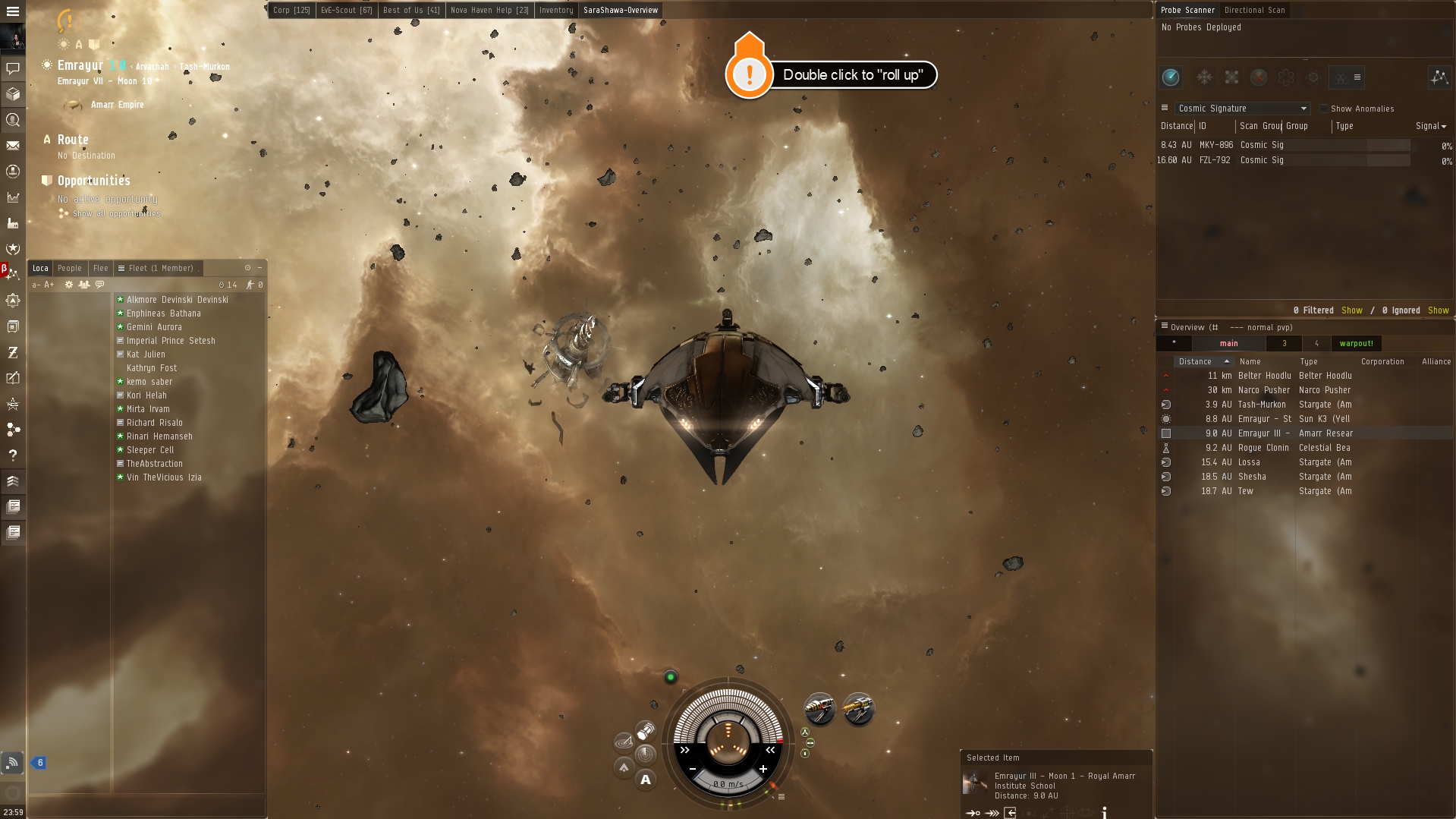Image resolution: width=1456 pixels, height=819 pixels.
Task: Click the Destroy Active Probes icon
Action: (1259, 77)
